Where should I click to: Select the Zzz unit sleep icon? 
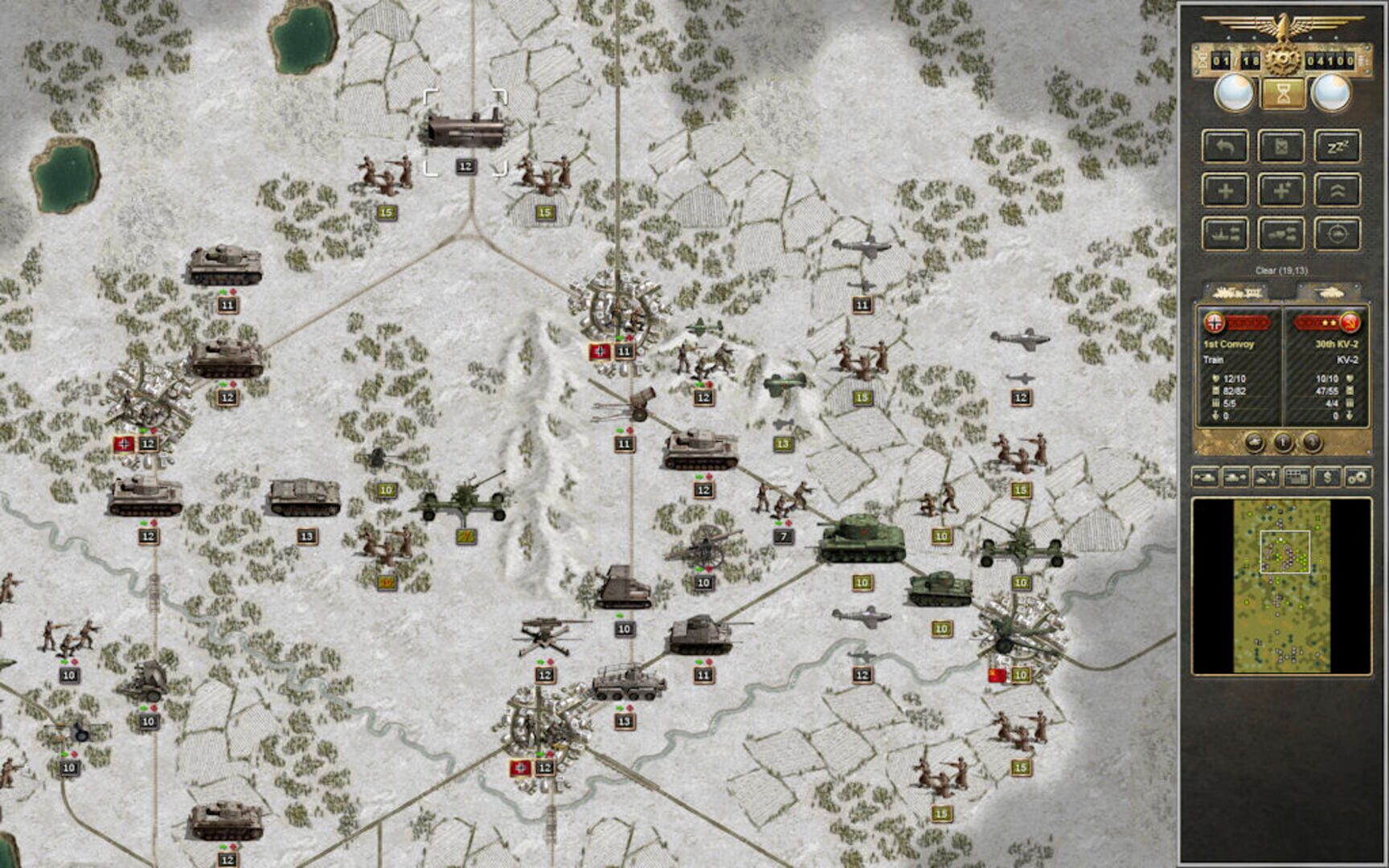coord(1336,147)
